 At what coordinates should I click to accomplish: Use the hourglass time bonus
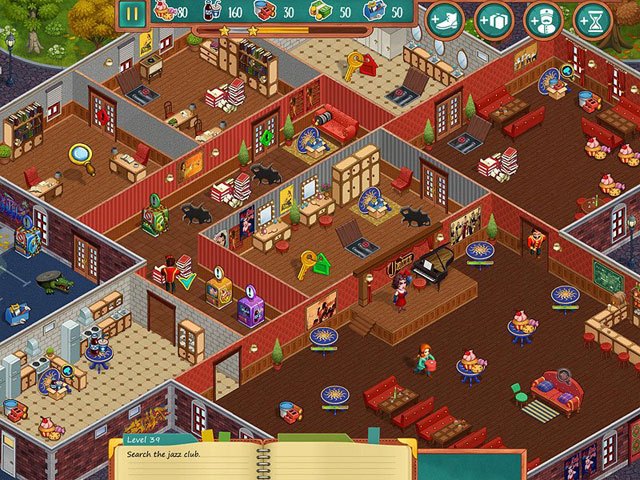click(593, 19)
